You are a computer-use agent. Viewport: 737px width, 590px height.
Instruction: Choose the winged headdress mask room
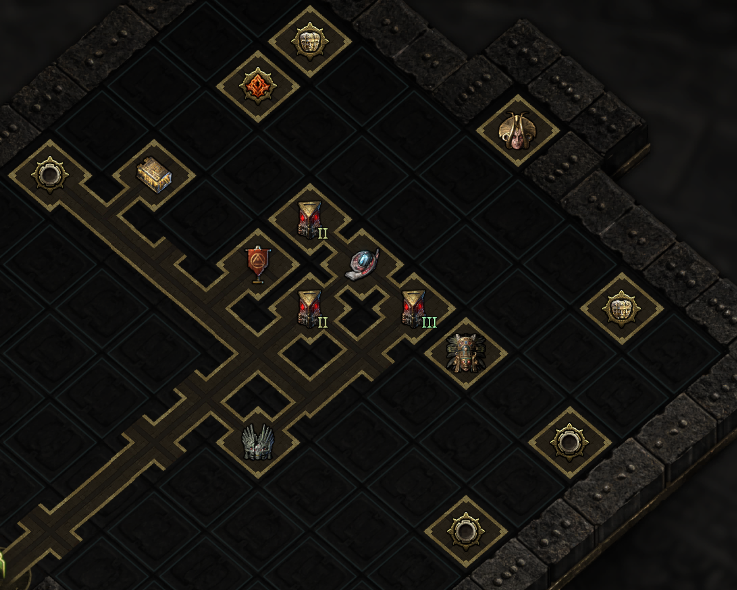pos(517,130)
